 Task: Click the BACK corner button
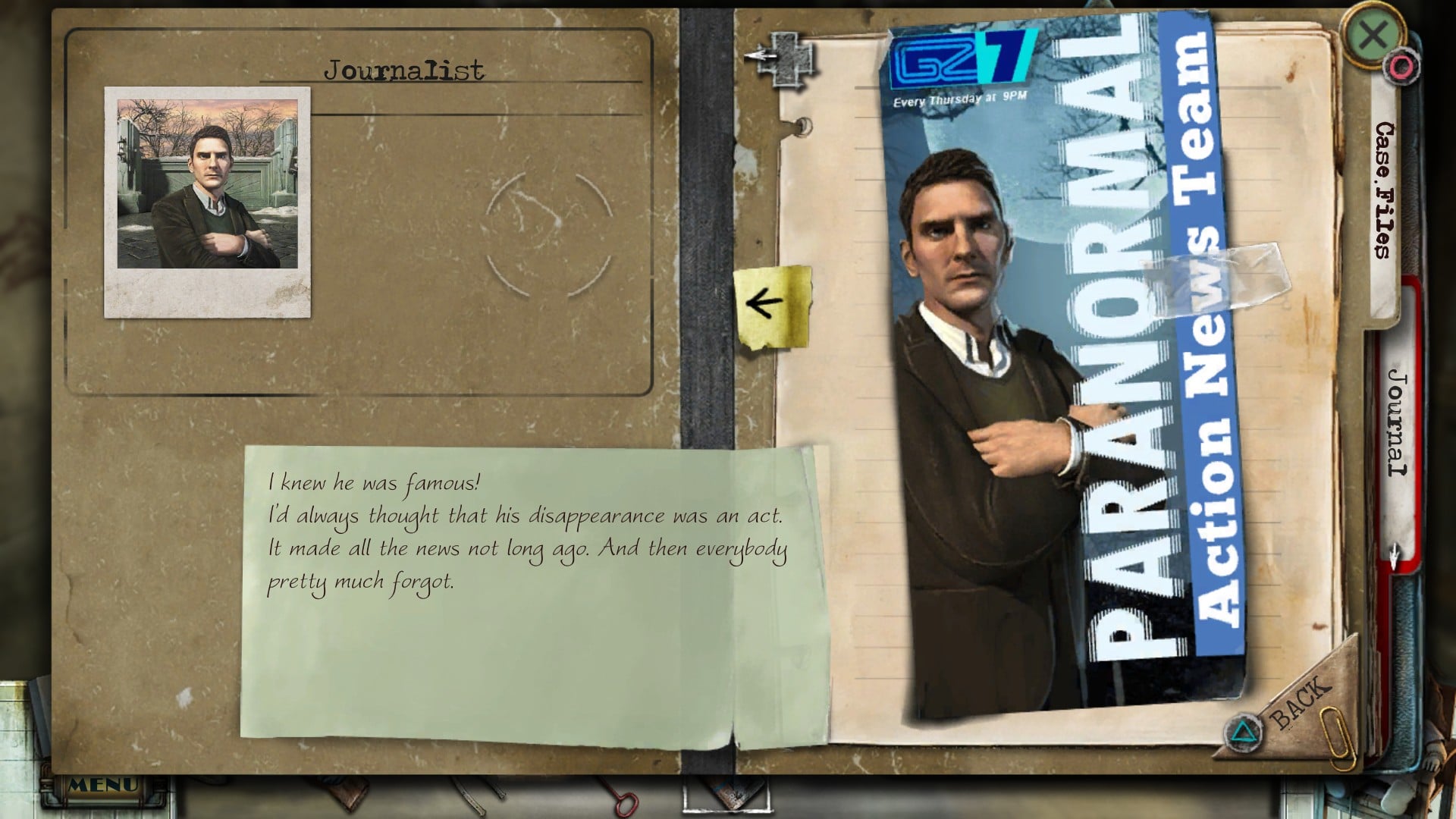pyautogui.click(x=1300, y=702)
